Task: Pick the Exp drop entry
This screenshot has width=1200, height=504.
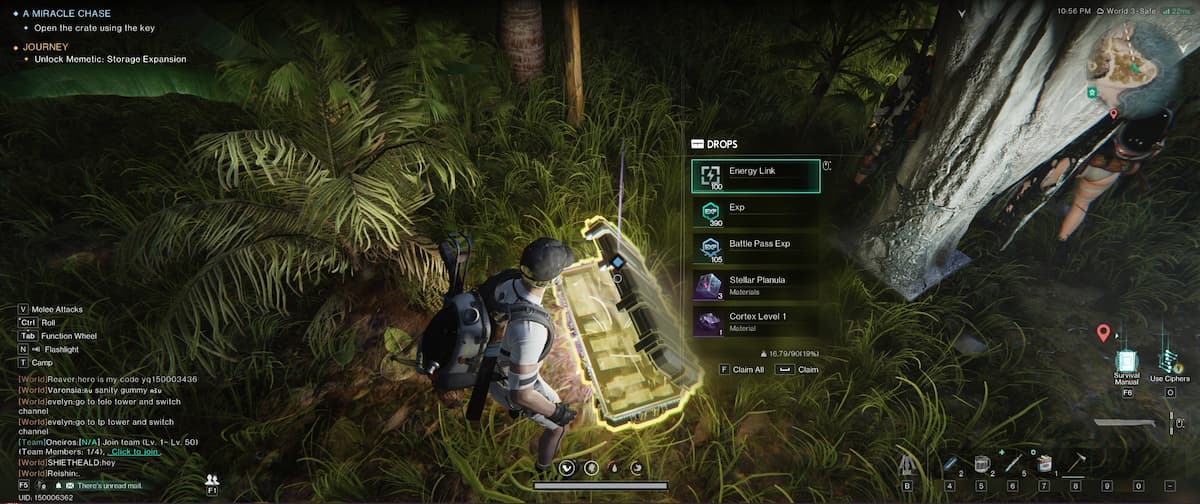Action: click(x=755, y=213)
